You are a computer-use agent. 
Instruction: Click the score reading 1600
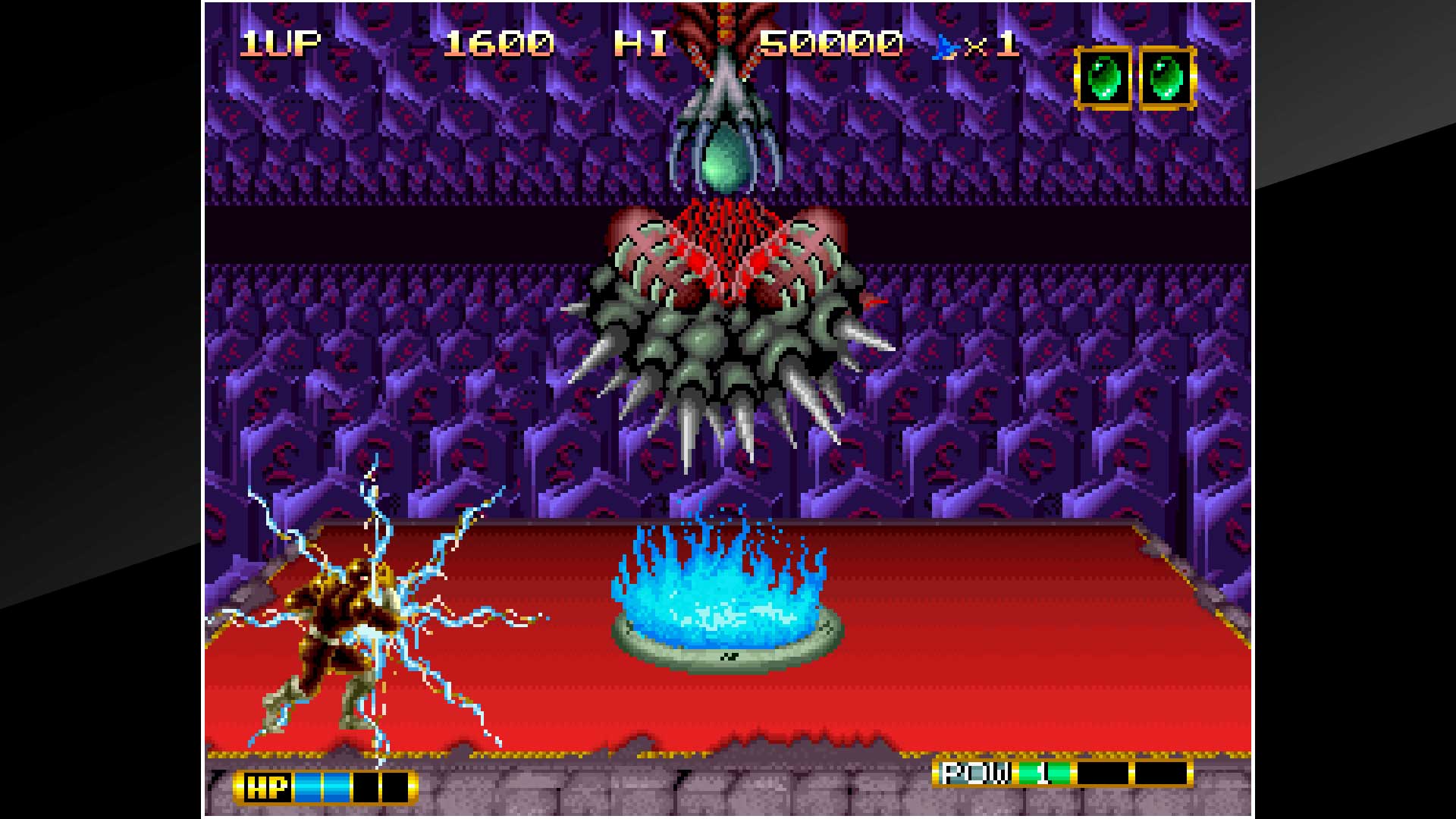pos(500,45)
